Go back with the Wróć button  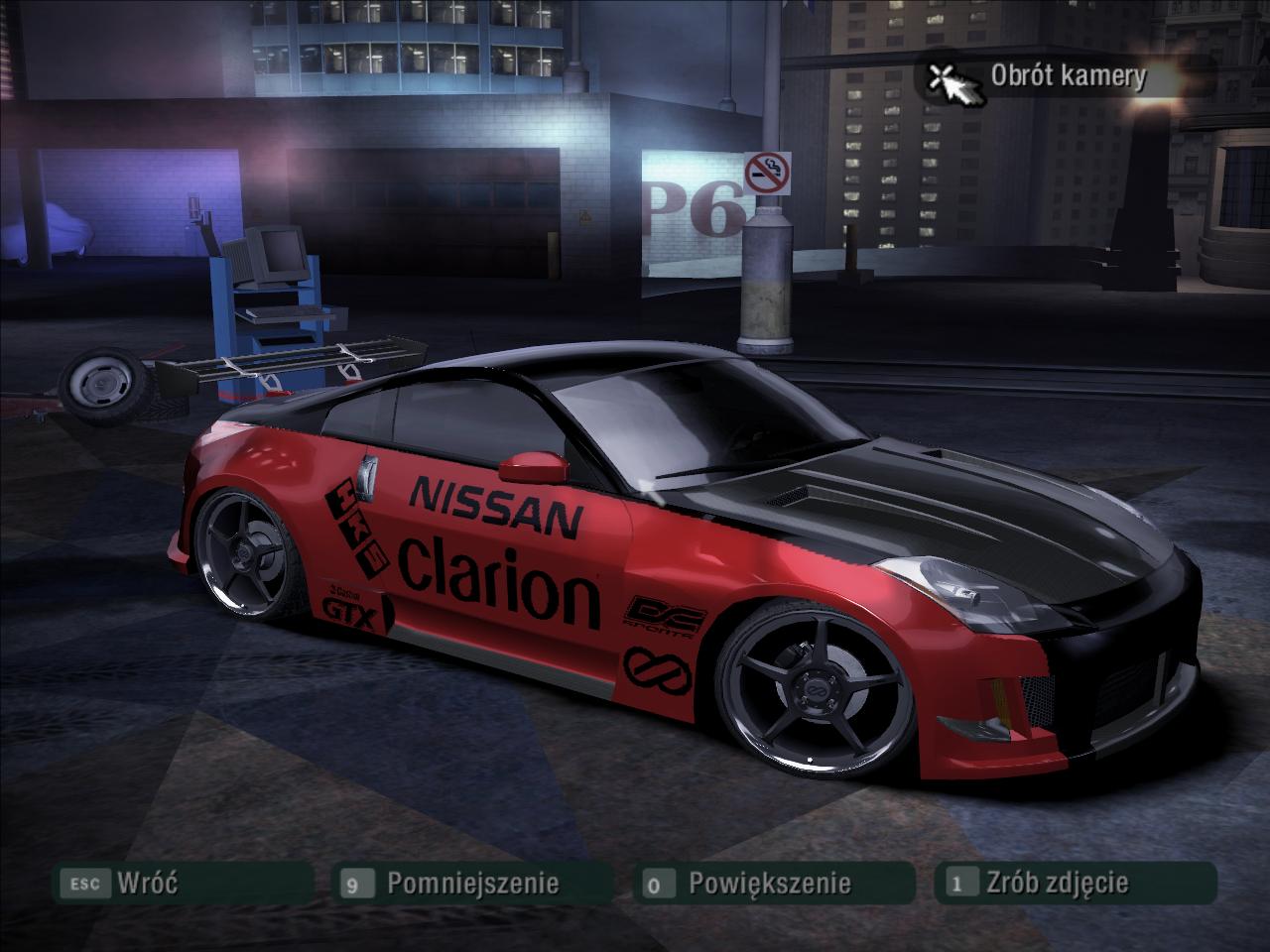pos(146,883)
